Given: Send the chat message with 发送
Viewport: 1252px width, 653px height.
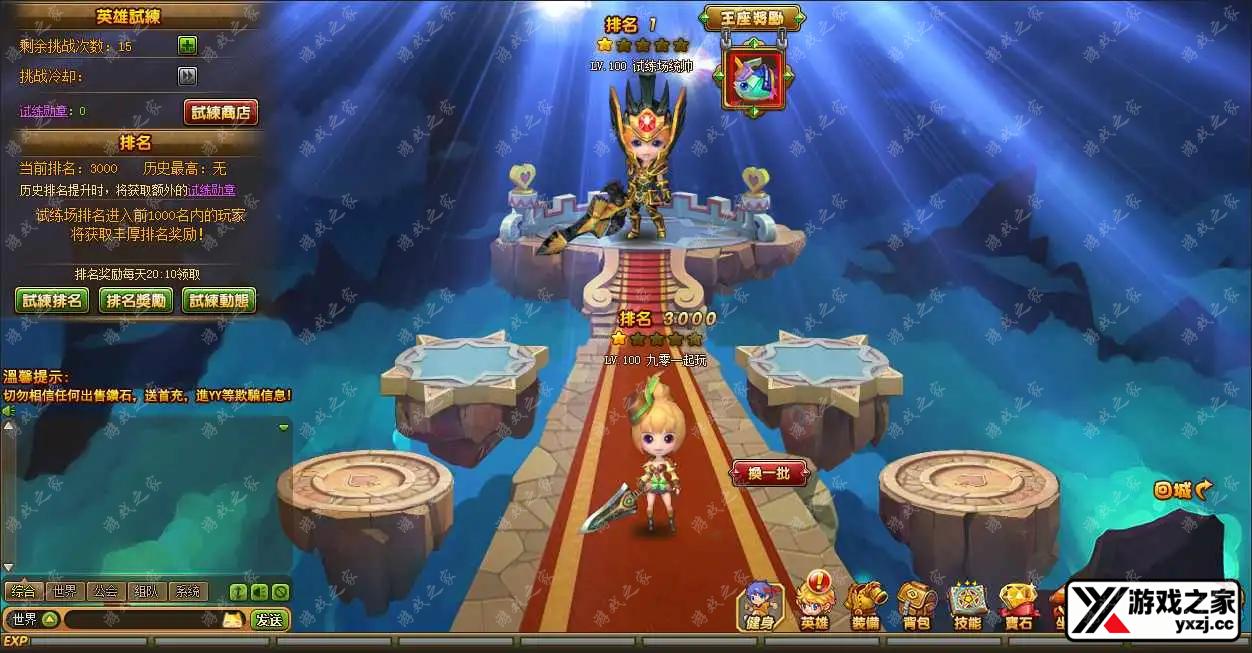Looking at the screenshot, I should pos(269,620).
